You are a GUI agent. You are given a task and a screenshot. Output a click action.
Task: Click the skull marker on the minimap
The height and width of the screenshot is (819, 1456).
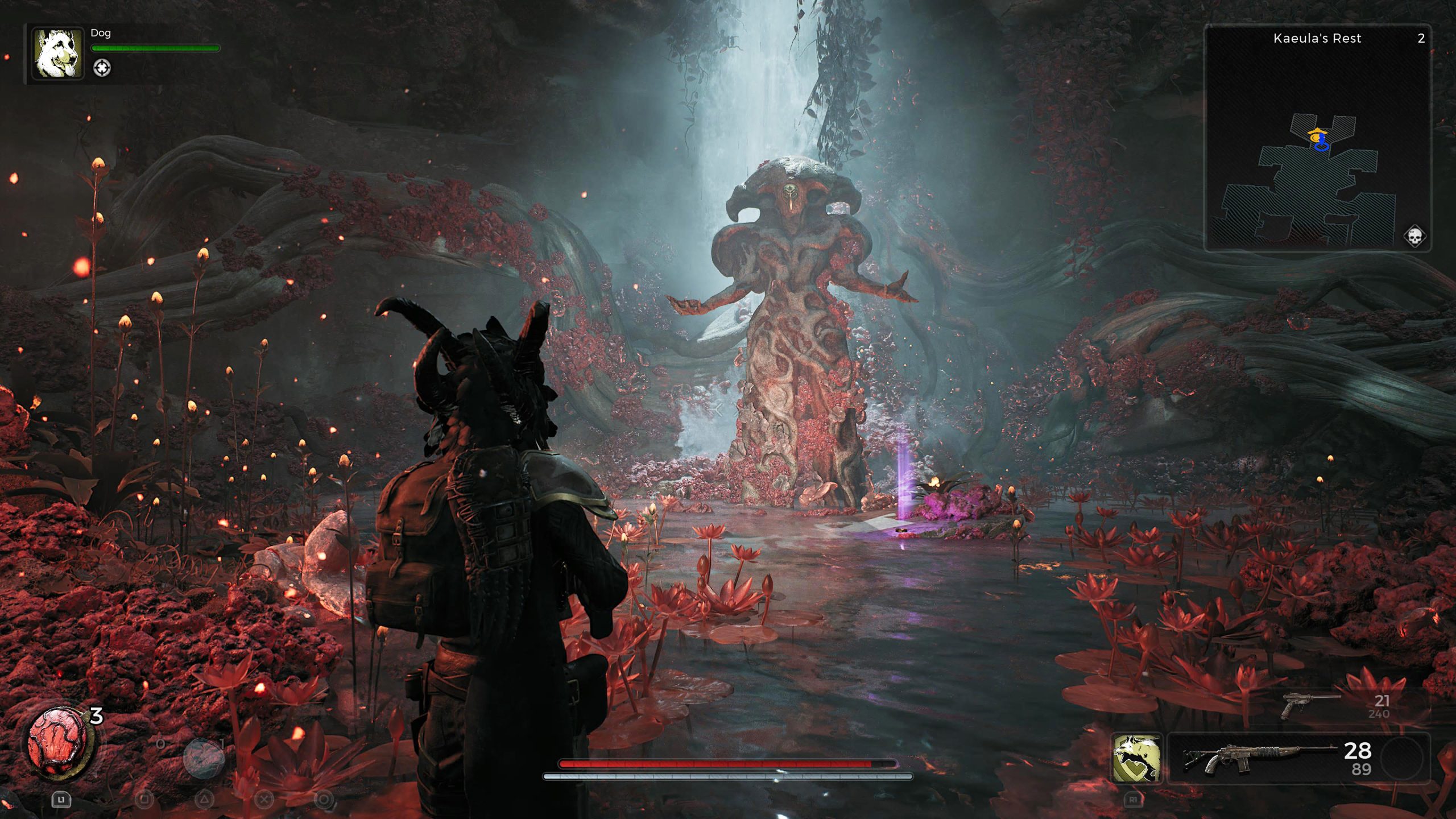[1414, 236]
